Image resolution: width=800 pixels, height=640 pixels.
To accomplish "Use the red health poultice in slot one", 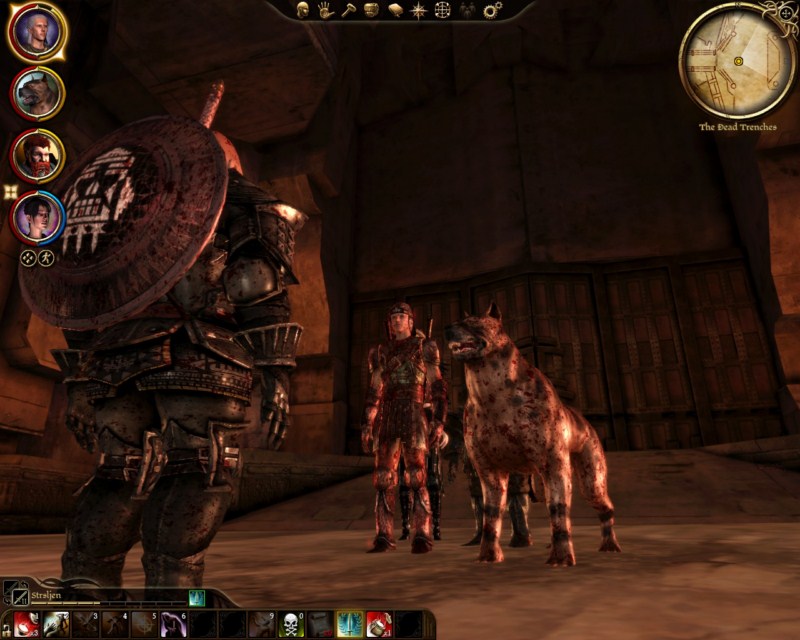I will coord(26,625).
